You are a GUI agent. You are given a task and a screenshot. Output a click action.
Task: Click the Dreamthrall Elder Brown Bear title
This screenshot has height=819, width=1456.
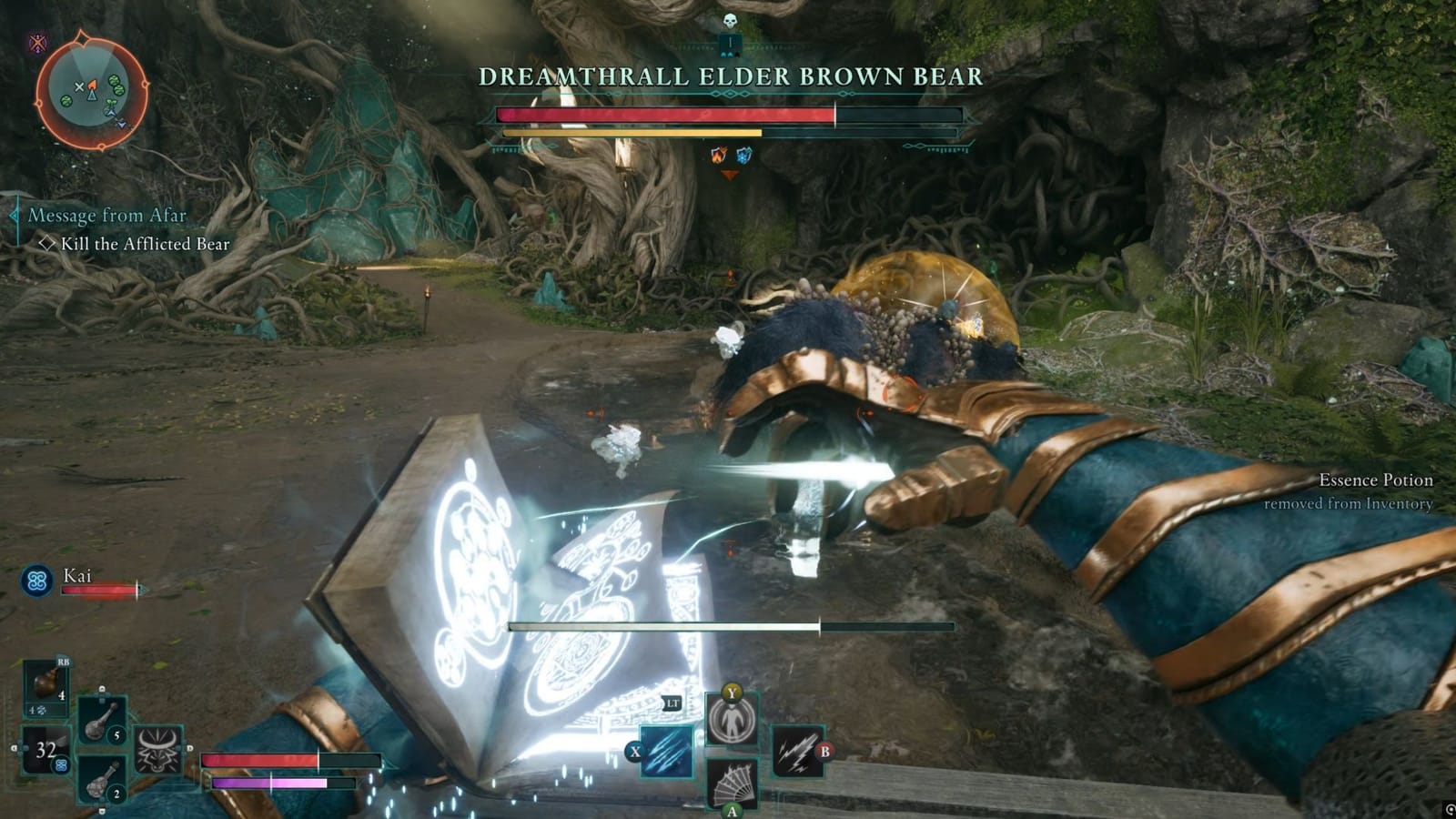[731, 79]
